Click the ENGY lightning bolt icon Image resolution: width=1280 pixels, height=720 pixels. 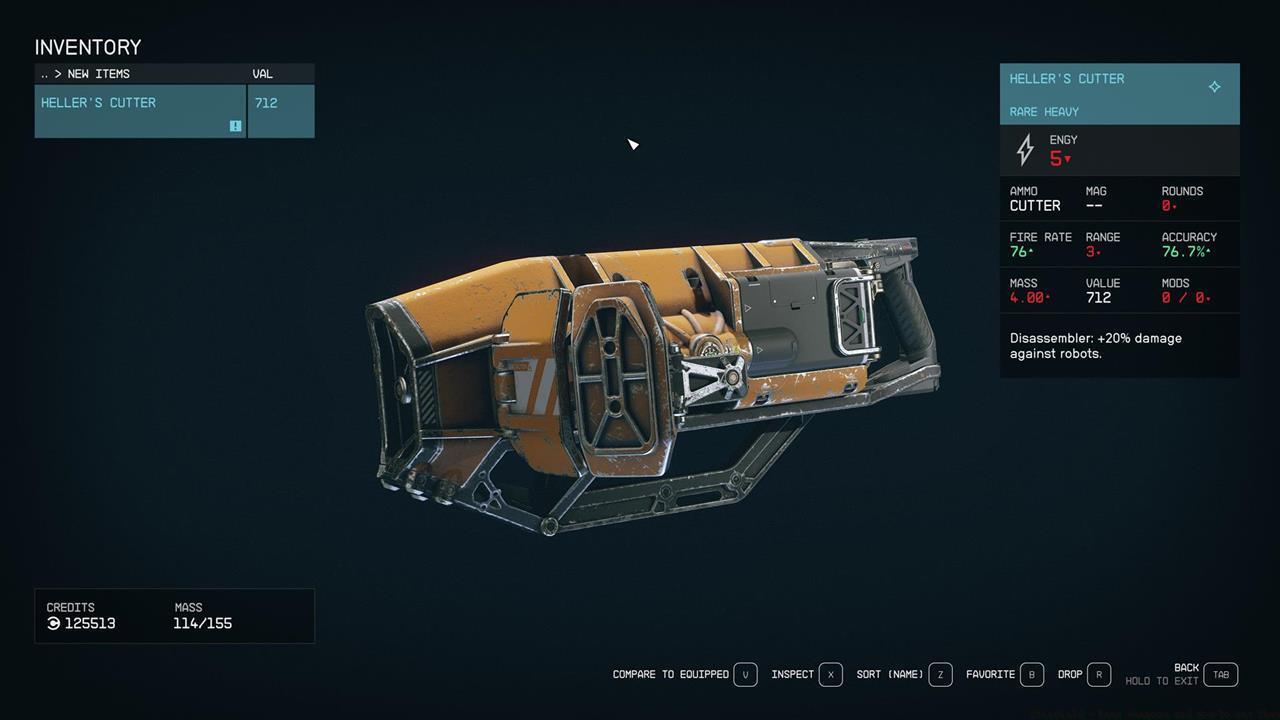coord(1024,149)
